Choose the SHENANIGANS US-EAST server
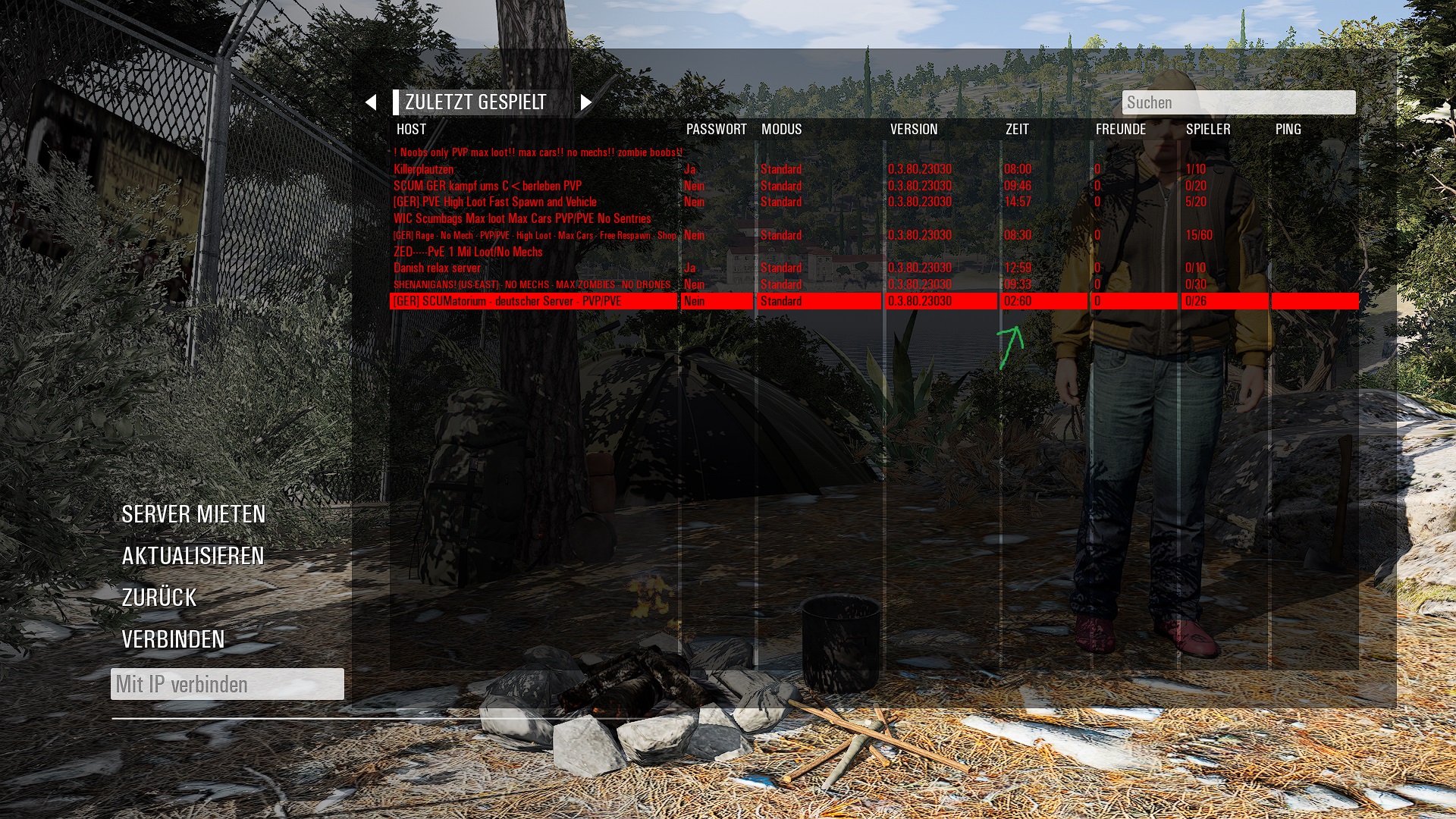Screen dimensions: 1456x819 531,284
